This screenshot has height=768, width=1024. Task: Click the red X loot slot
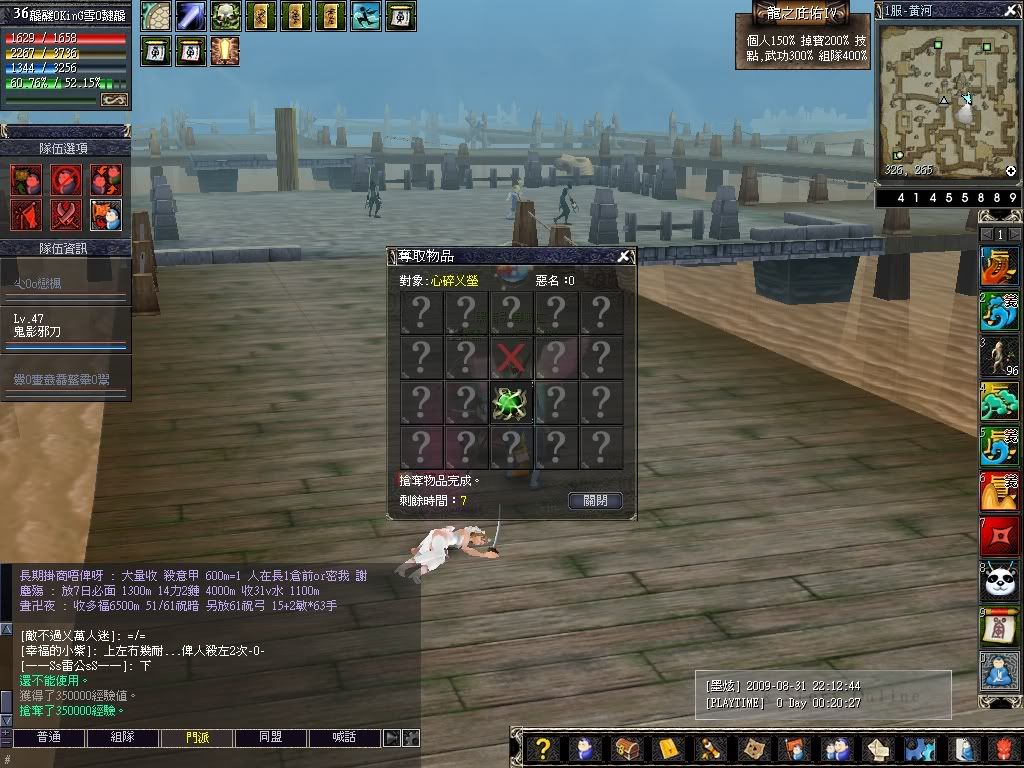[511, 357]
